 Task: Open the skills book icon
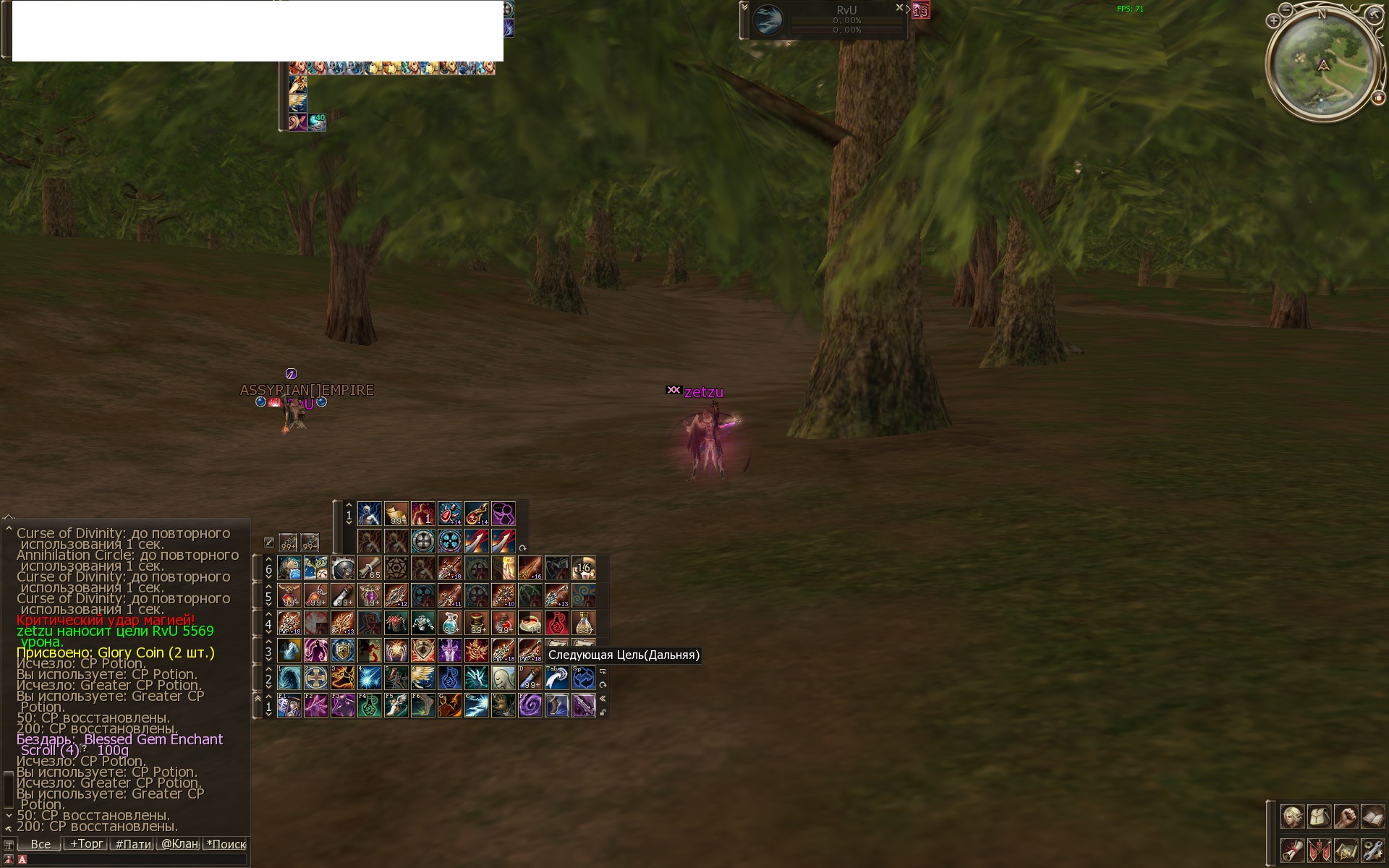(1372, 817)
